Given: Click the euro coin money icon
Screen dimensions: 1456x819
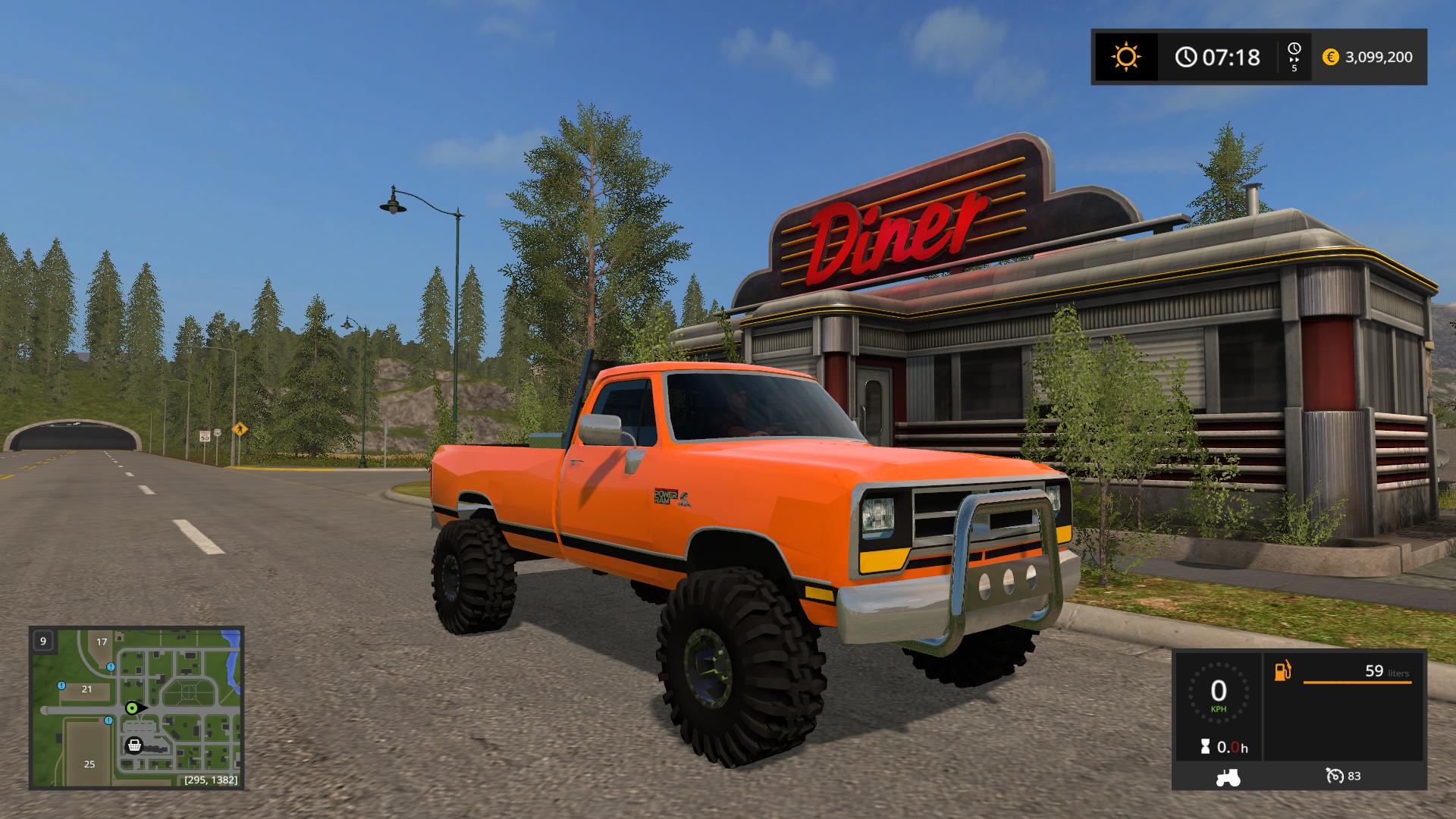Looking at the screenshot, I should [1330, 57].
